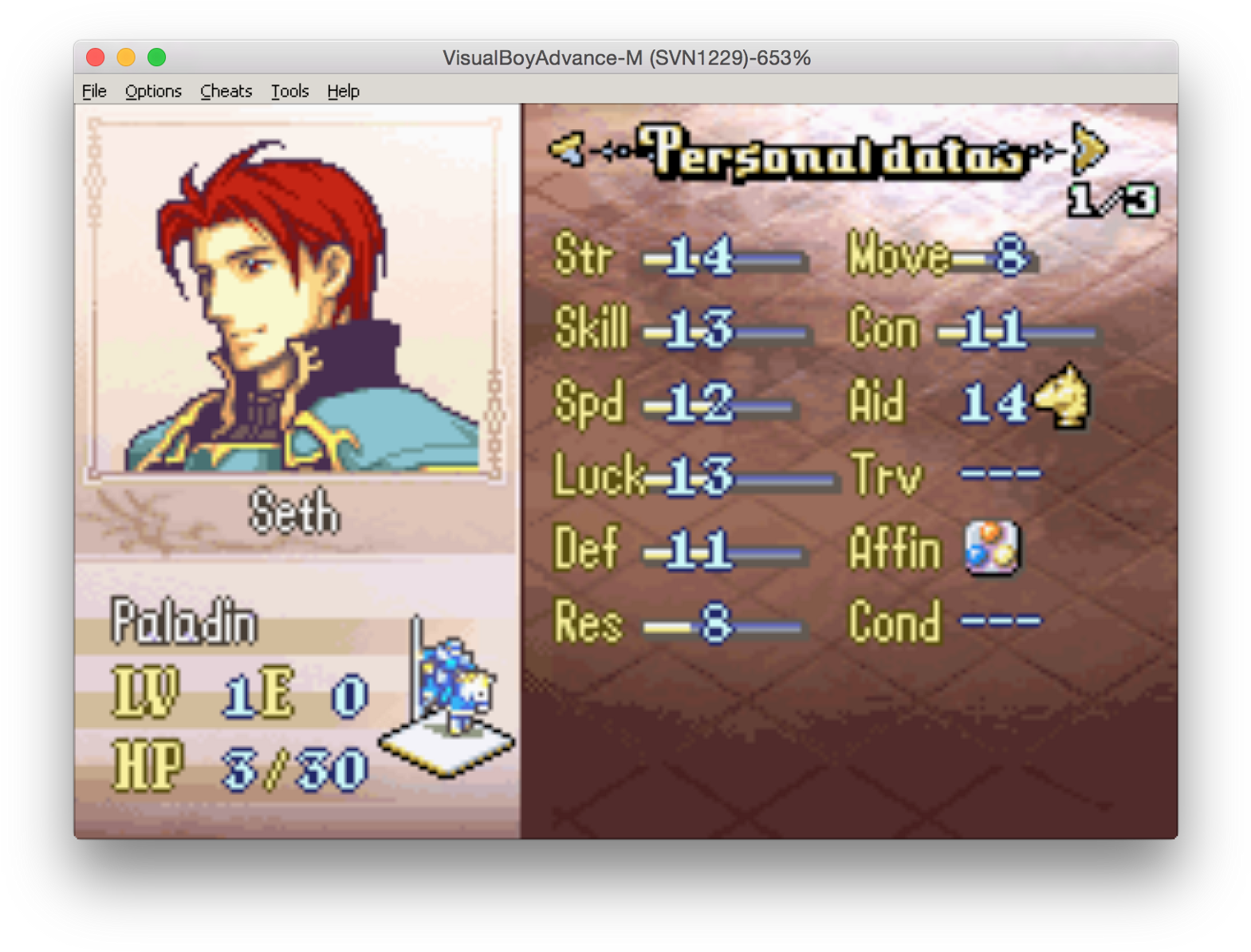This screenshot has height=952, width=1251.
Task: Open the Help menu
Action: 343,91
